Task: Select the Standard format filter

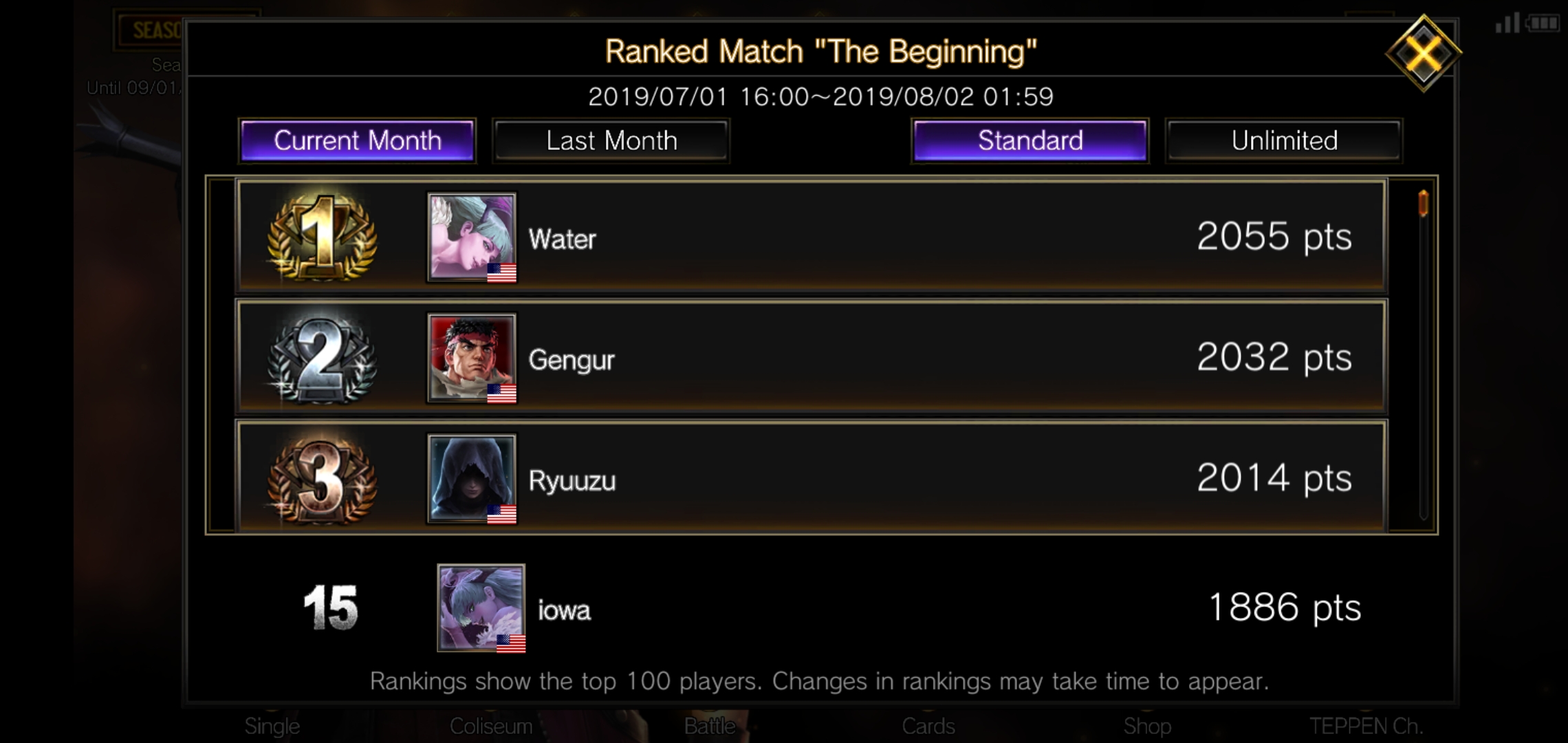Action: pos(1029,140)
